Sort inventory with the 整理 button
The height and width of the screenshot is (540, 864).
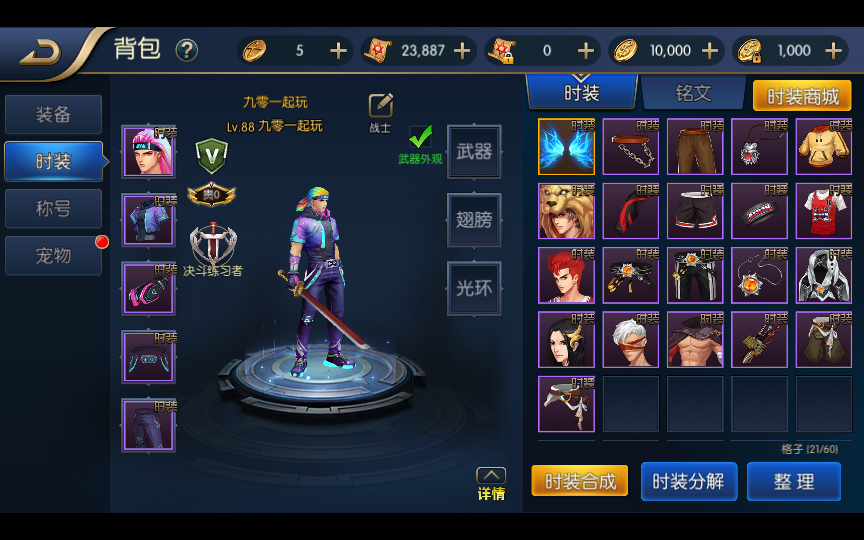point(794,481)
